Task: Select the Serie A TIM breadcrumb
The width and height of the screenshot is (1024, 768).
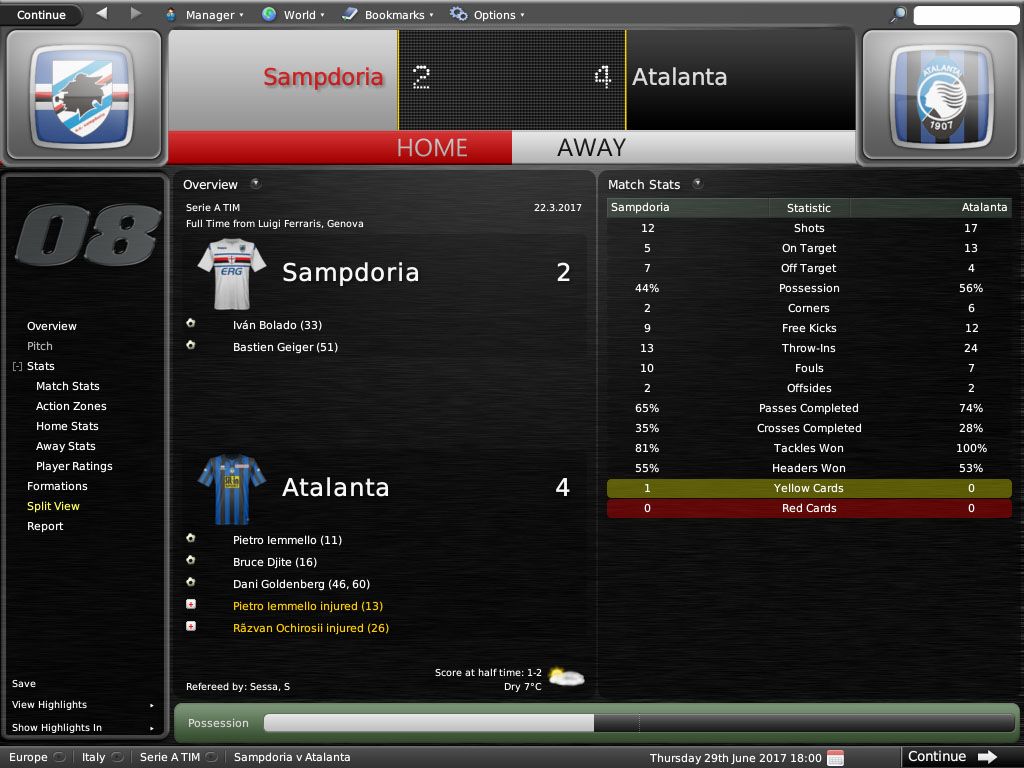Action: point(170,757)
